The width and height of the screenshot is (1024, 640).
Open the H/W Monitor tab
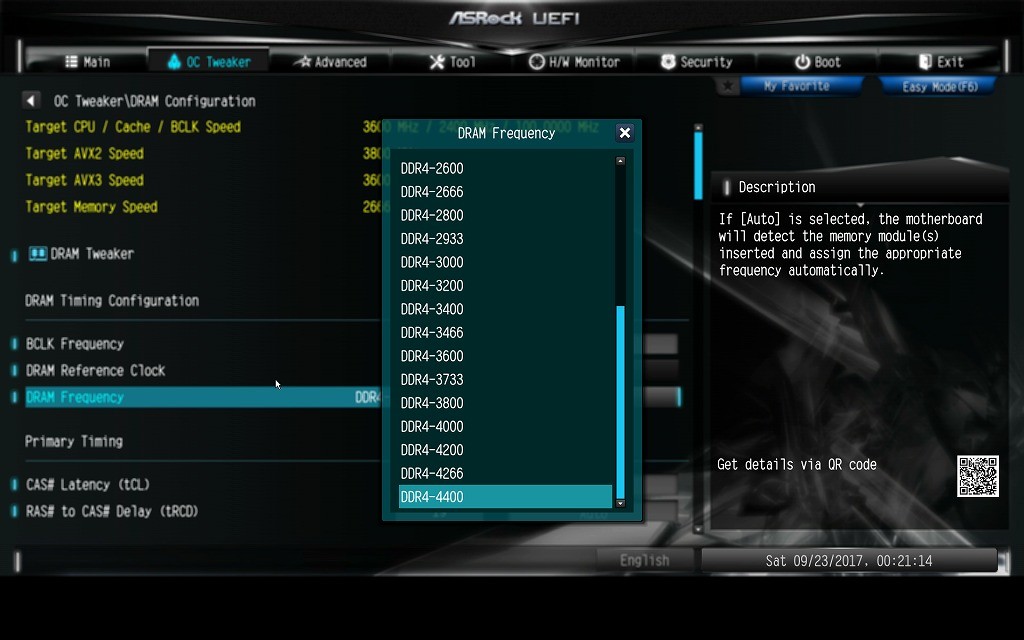coord(574,62)
